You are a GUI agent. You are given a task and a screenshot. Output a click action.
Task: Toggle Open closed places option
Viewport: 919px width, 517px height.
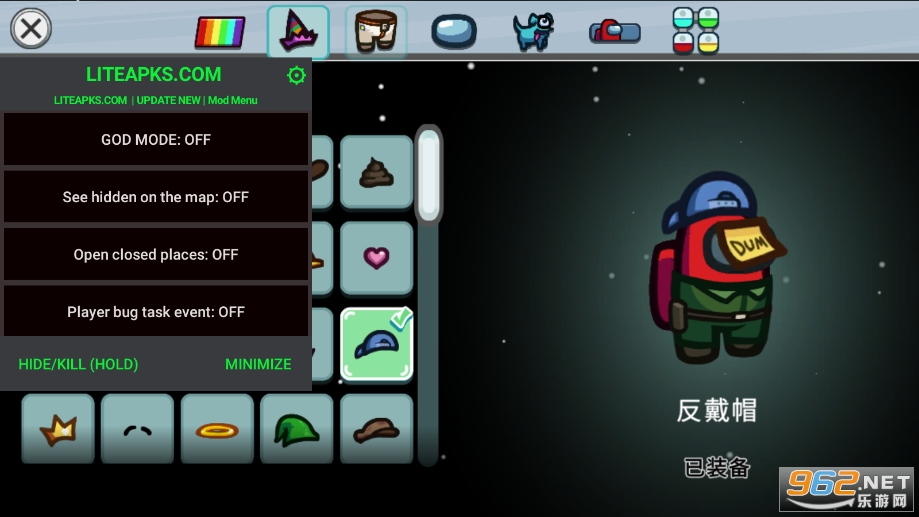click(156, 254)
